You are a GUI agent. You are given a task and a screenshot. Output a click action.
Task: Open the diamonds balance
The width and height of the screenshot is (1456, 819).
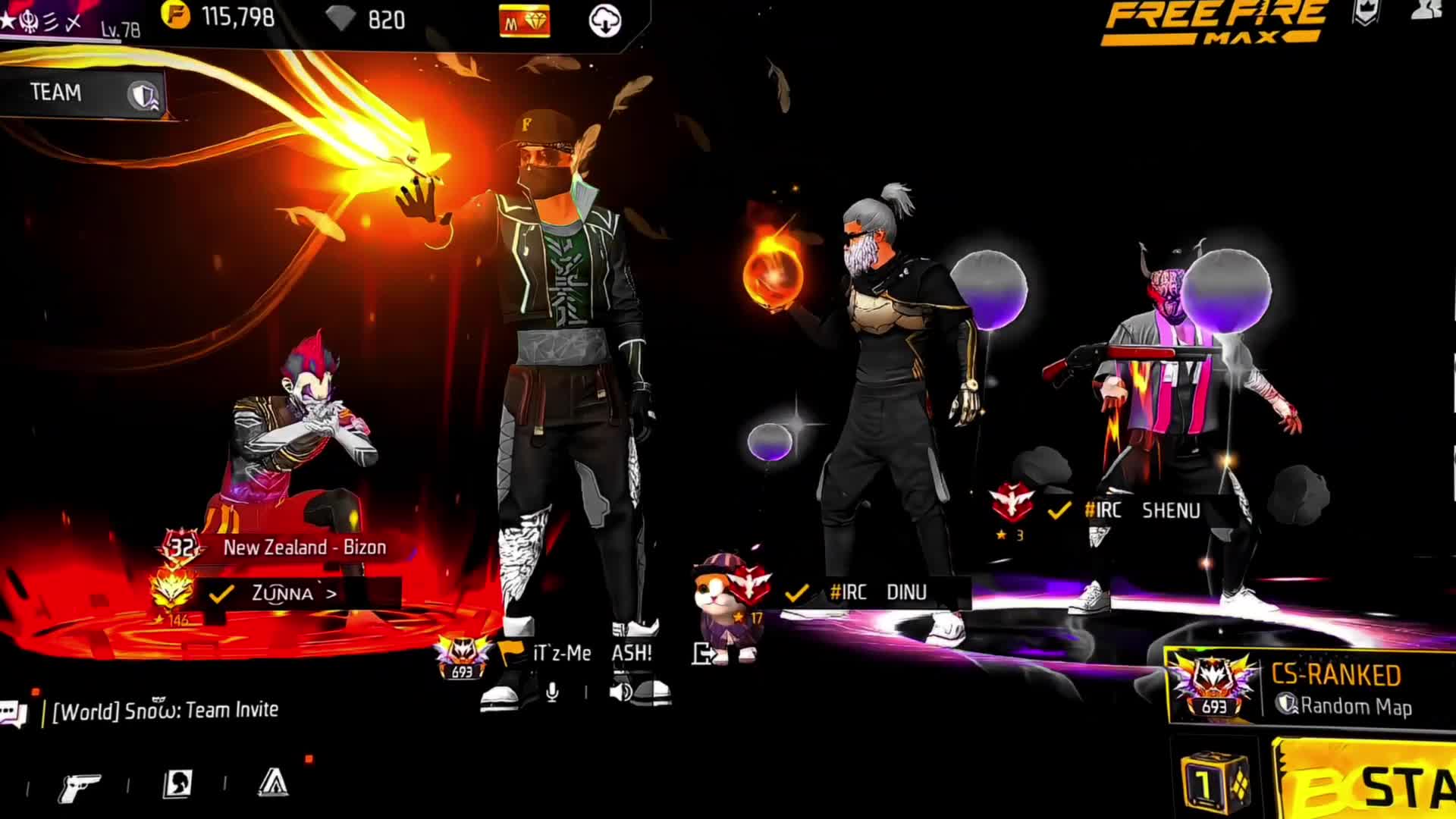click(370, 19)
